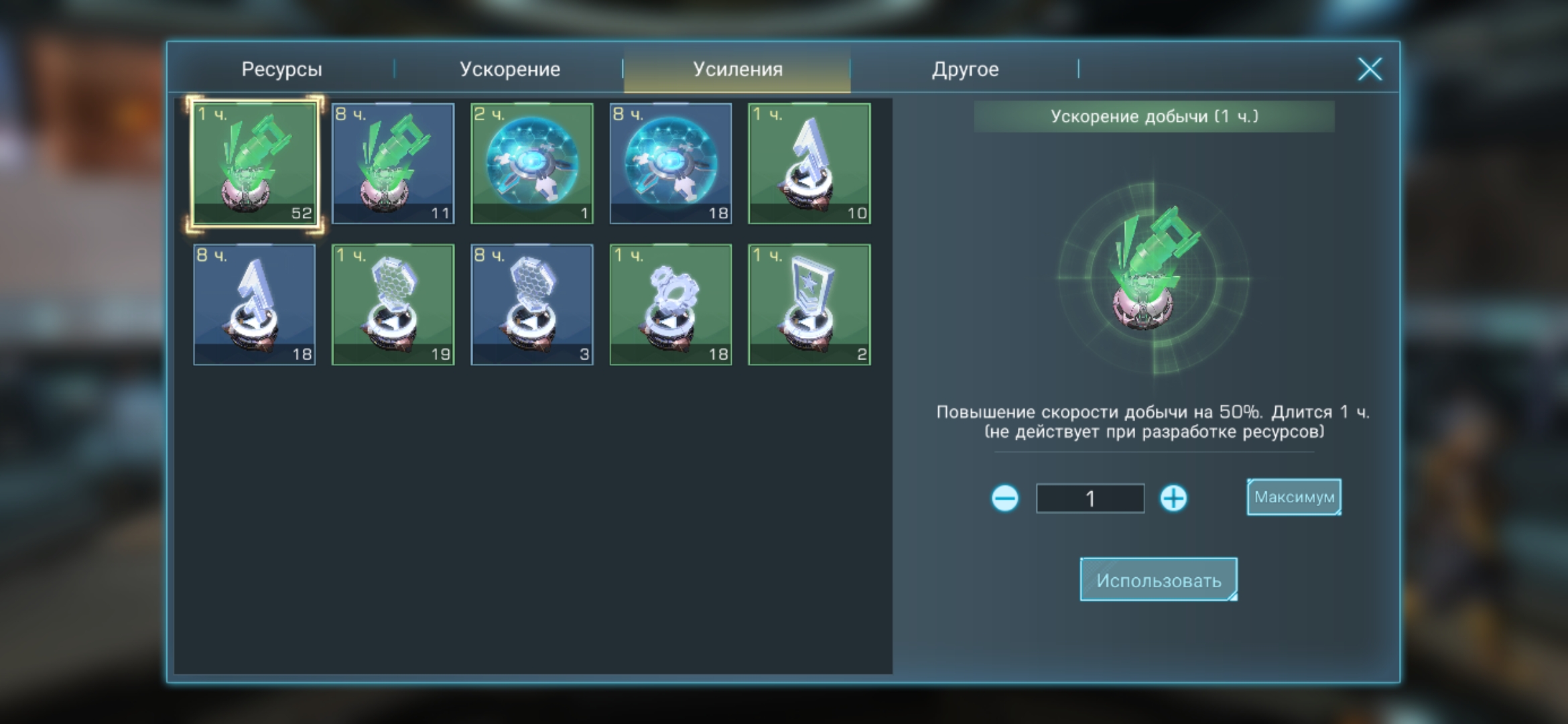Pick the 1 ч. honeycomb boost with 19
1568x724 pixels.
[x=393, y=305]
